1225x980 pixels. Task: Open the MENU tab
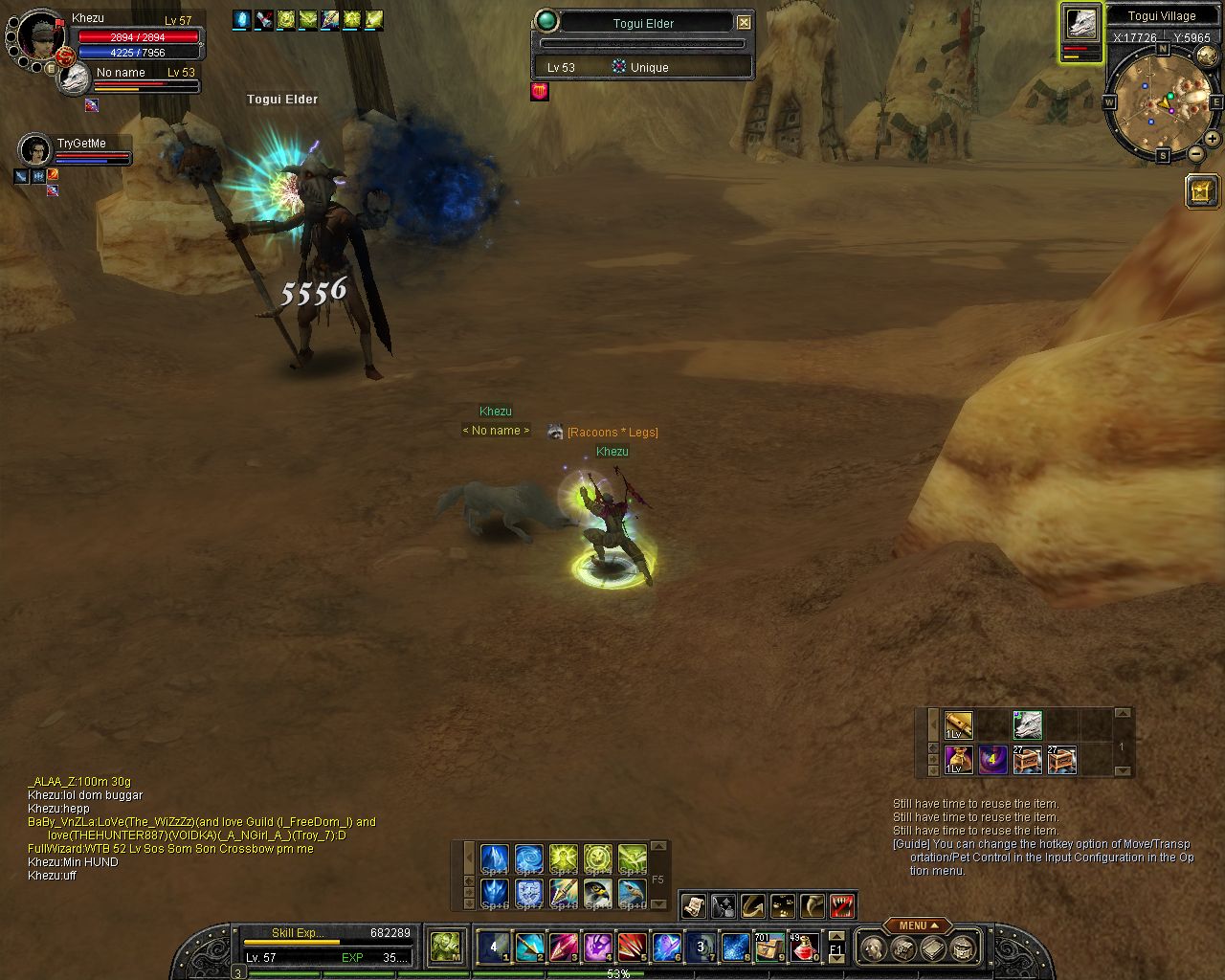tap(917, 925)
